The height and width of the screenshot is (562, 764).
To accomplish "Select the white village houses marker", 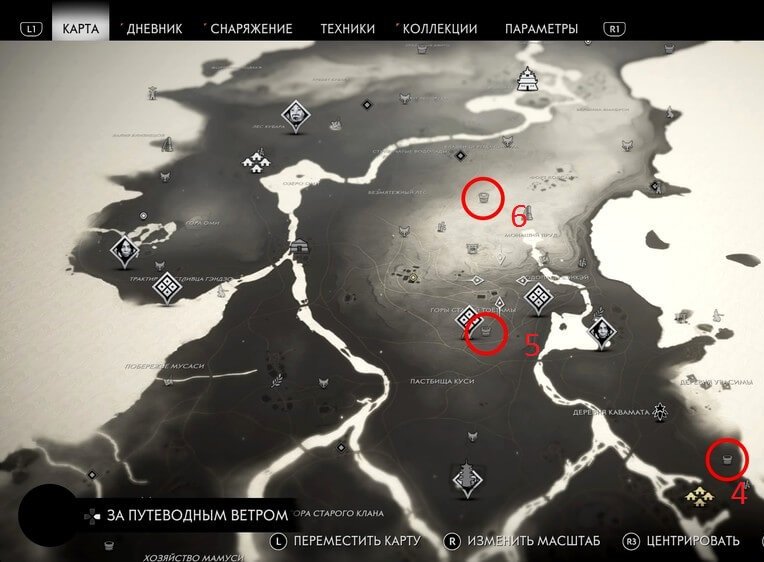I will (x=258, y=160).
